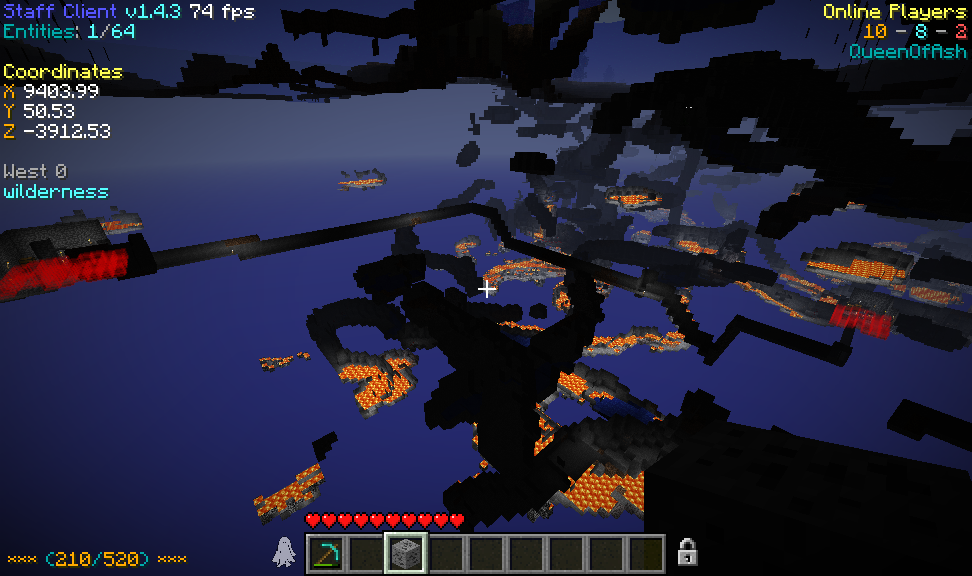Viewport: 972px width, 576px height.
Task: Toggle the padlock icon beside the hotbar
Action: [687, 551]
